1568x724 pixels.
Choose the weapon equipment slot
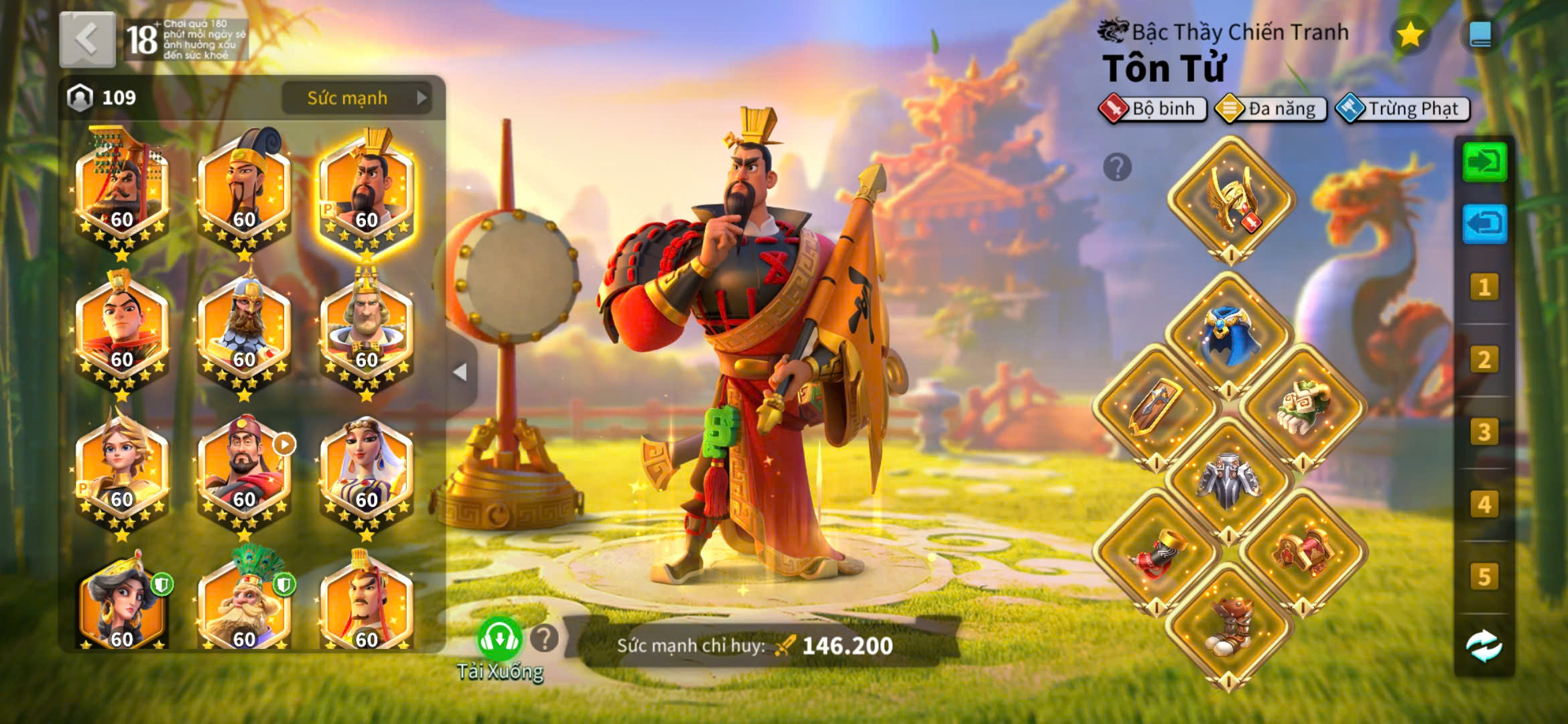(x=1155, y=406)
